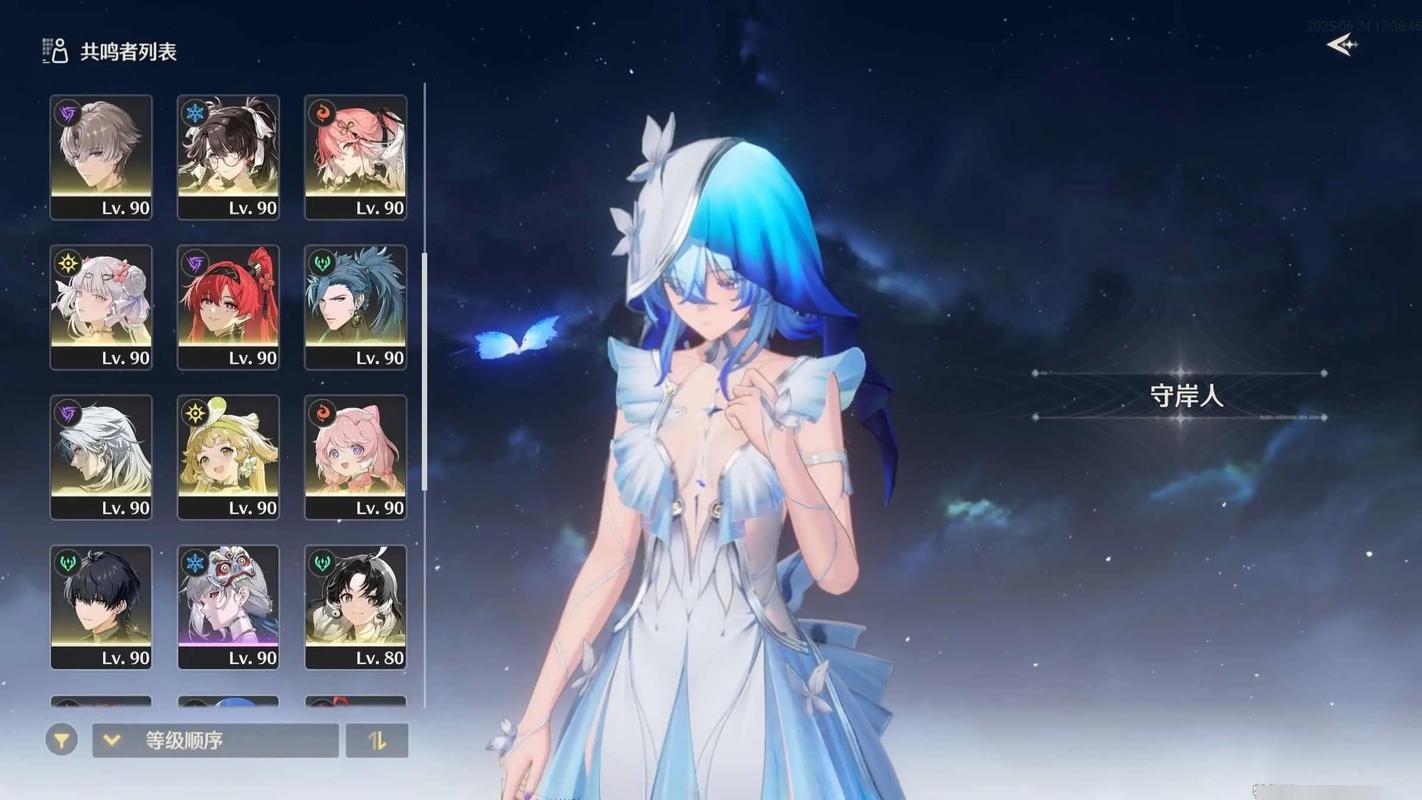Select the brown-haired Lv. 90 male resonator
The height and width of the screenshot is (800, 1422).
click(101, 157)
